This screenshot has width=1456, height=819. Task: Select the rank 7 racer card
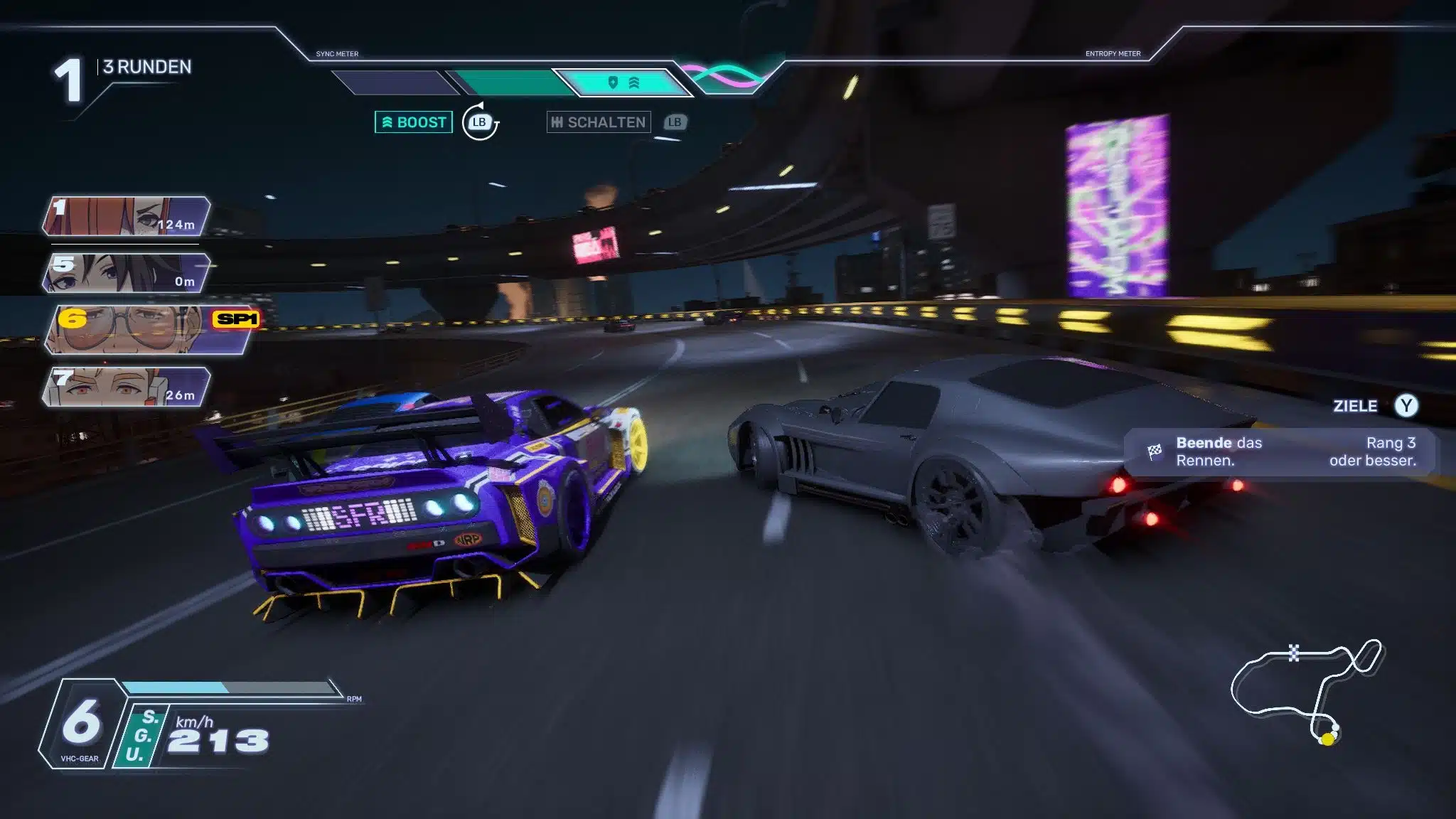(127, 387)
